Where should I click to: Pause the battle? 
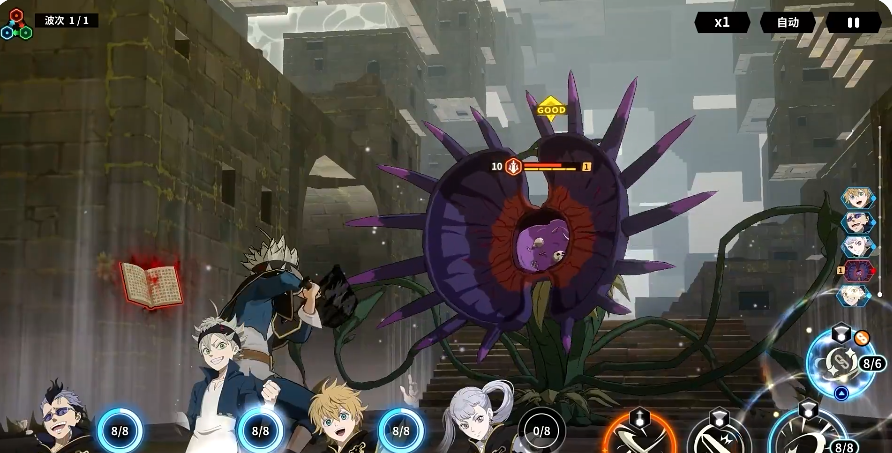click(x=853, y=22)
